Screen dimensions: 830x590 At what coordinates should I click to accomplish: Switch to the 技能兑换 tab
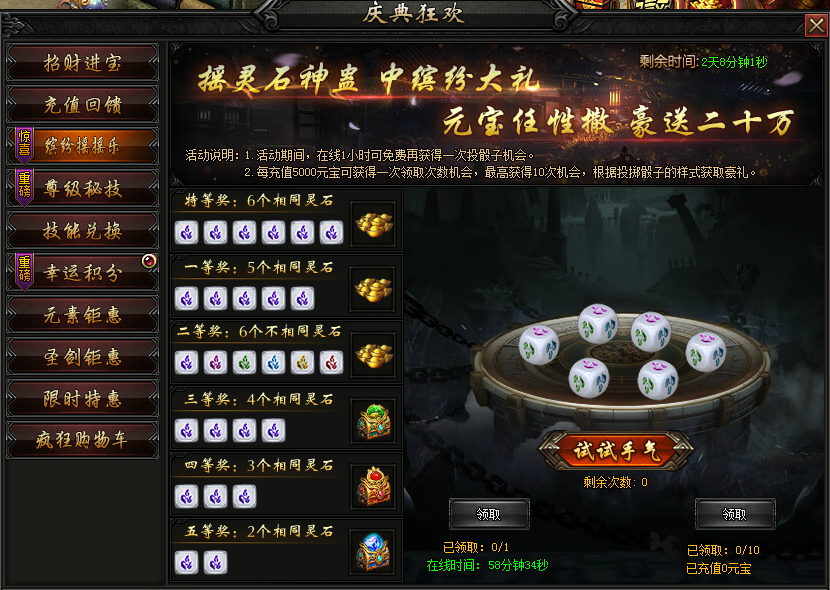click(83, 230)
